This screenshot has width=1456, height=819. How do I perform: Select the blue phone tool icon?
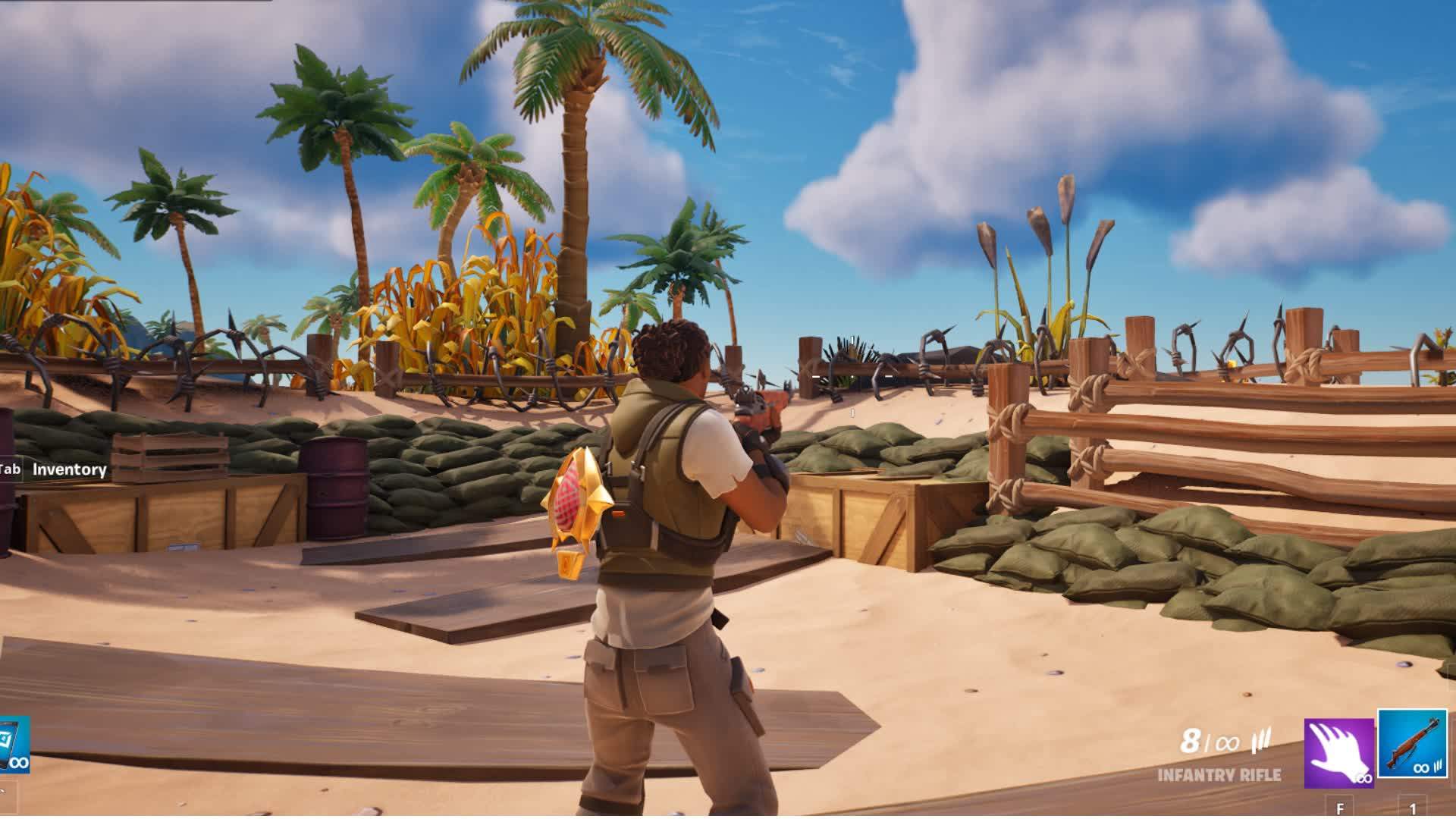[x=14, y=744]
